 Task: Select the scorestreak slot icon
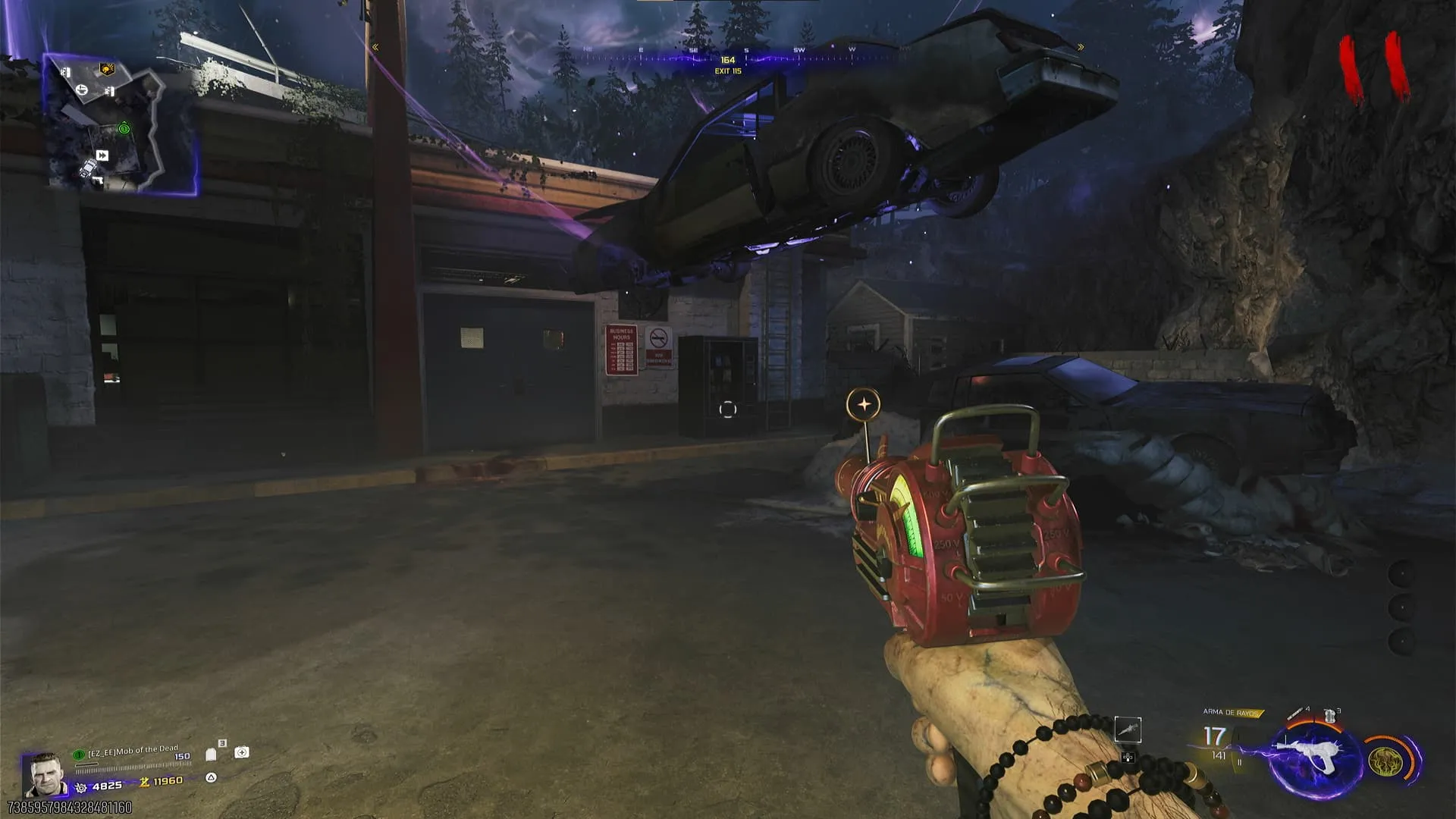(x=1128, y=730)
